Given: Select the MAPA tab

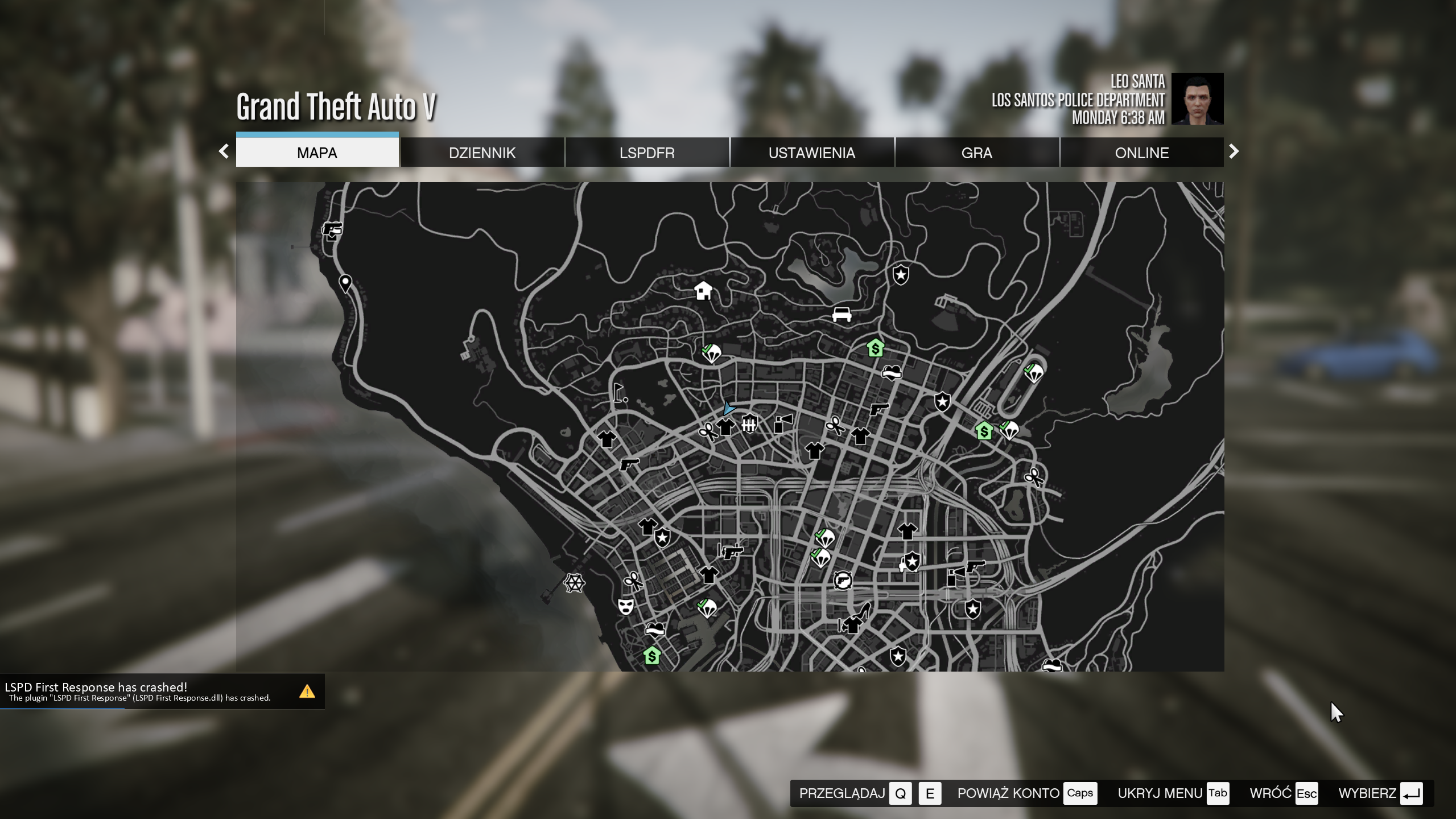Looking at the screenshot, I should 317,153.
